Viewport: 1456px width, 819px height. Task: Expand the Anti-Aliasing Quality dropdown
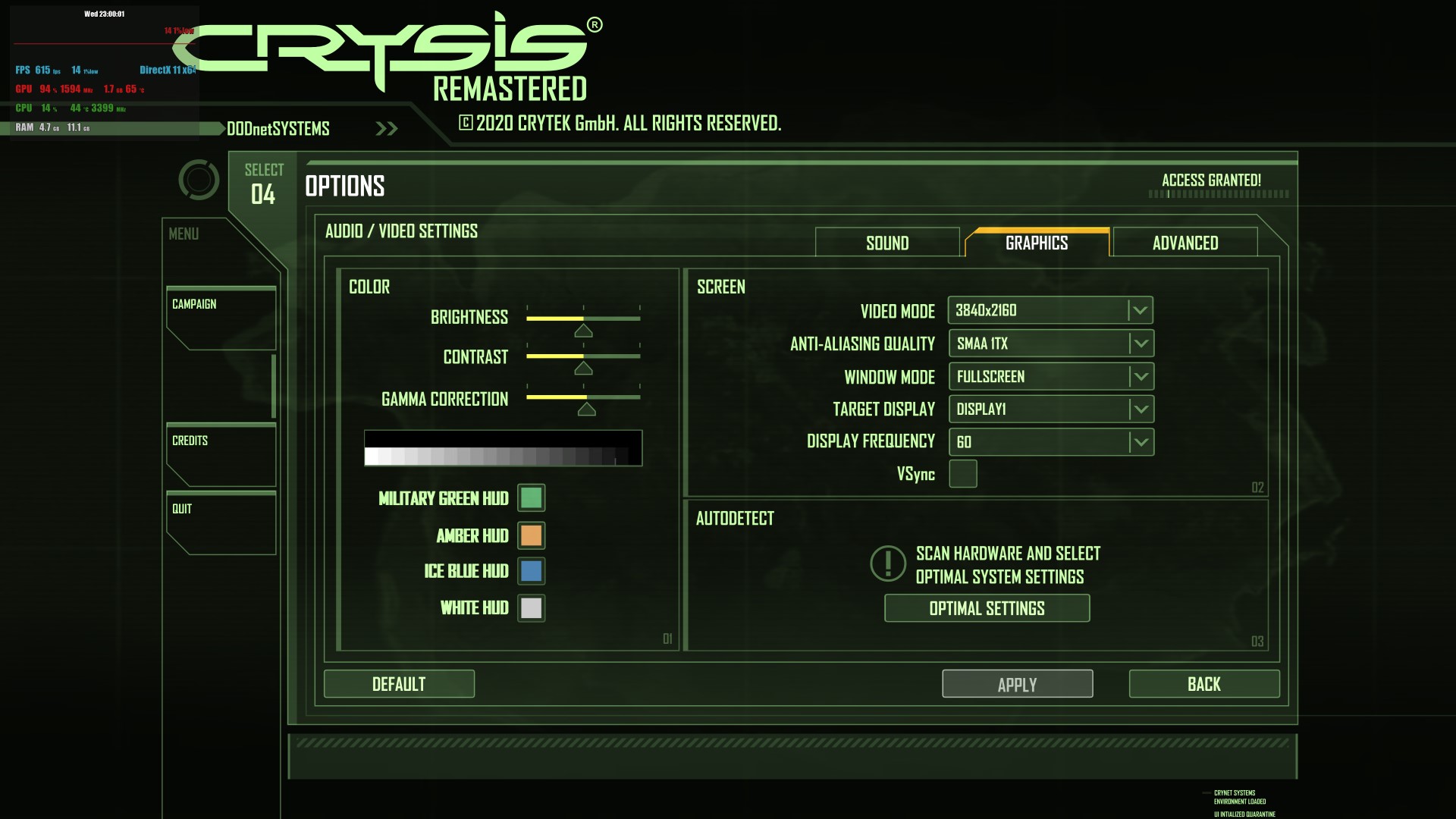(x=1051, y=344)
